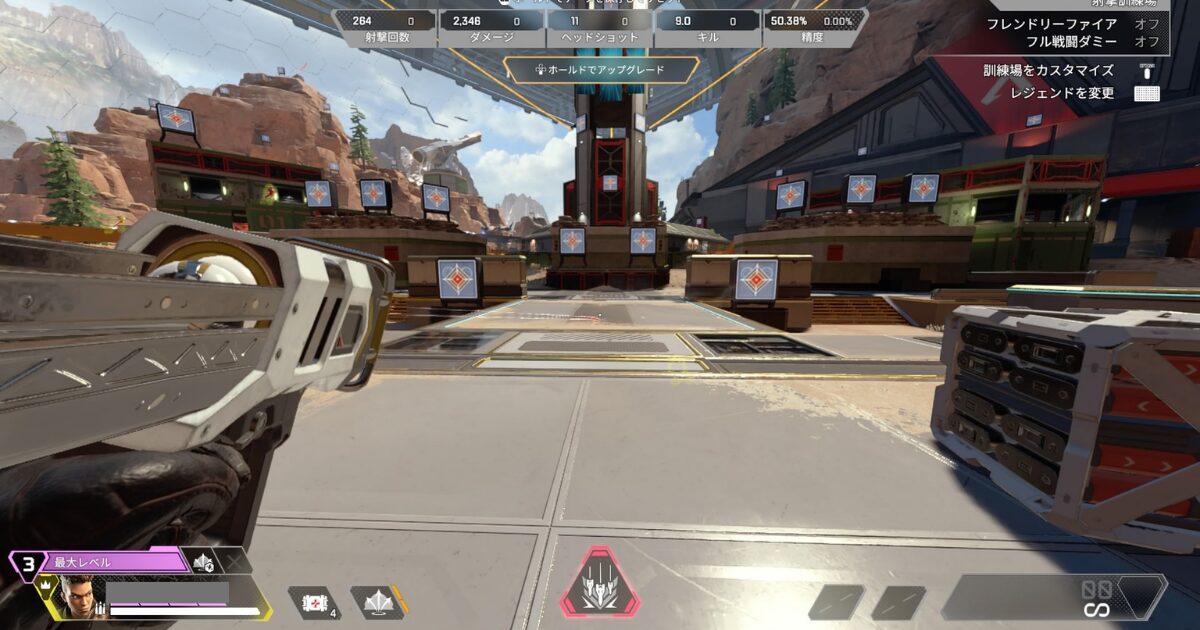1200x630 pixels.
Task: Activate the ultimate ability icon
Action: tap(599, 583)
